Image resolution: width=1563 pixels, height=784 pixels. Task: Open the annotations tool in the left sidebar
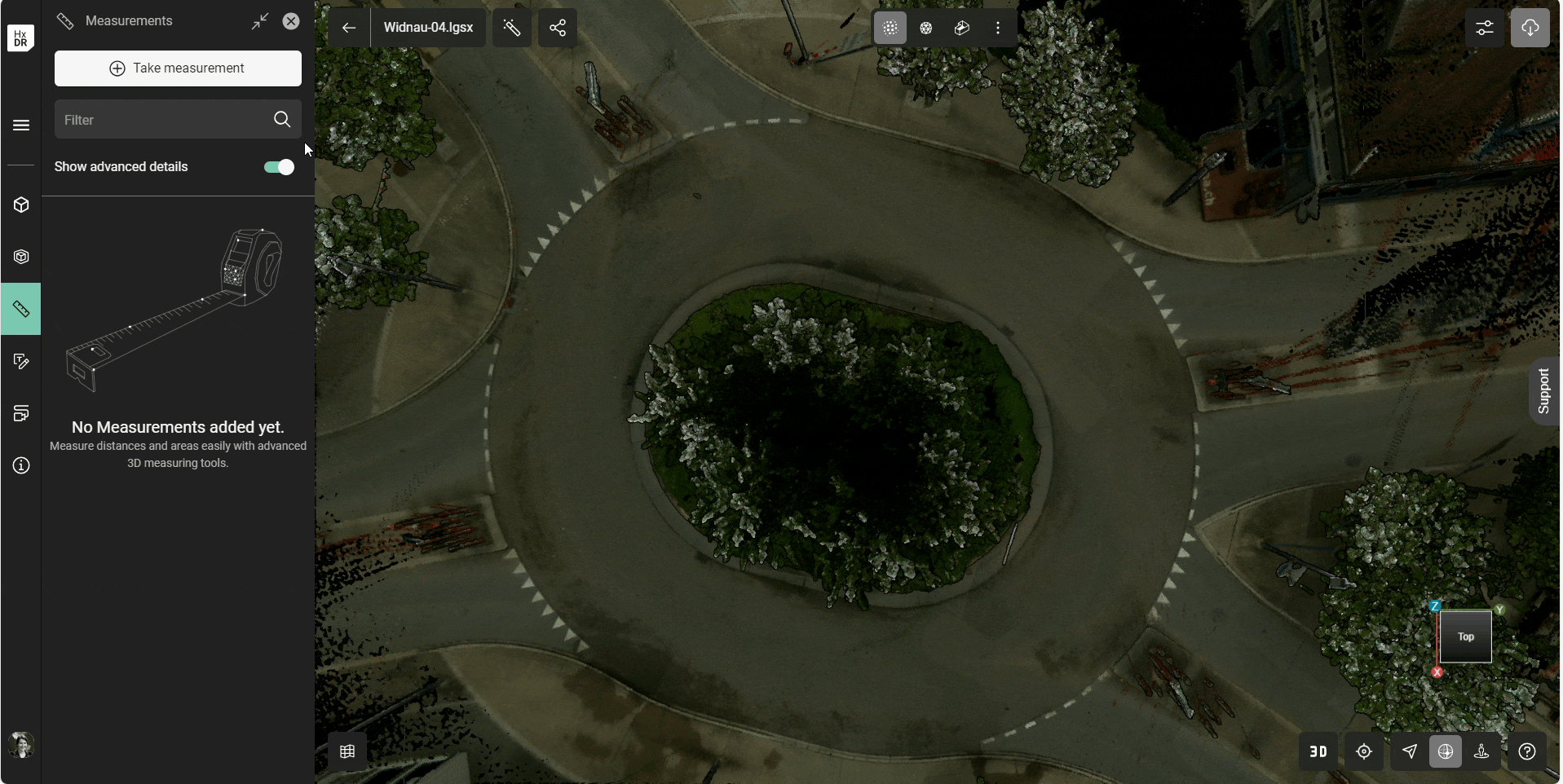tap(20, 361)
